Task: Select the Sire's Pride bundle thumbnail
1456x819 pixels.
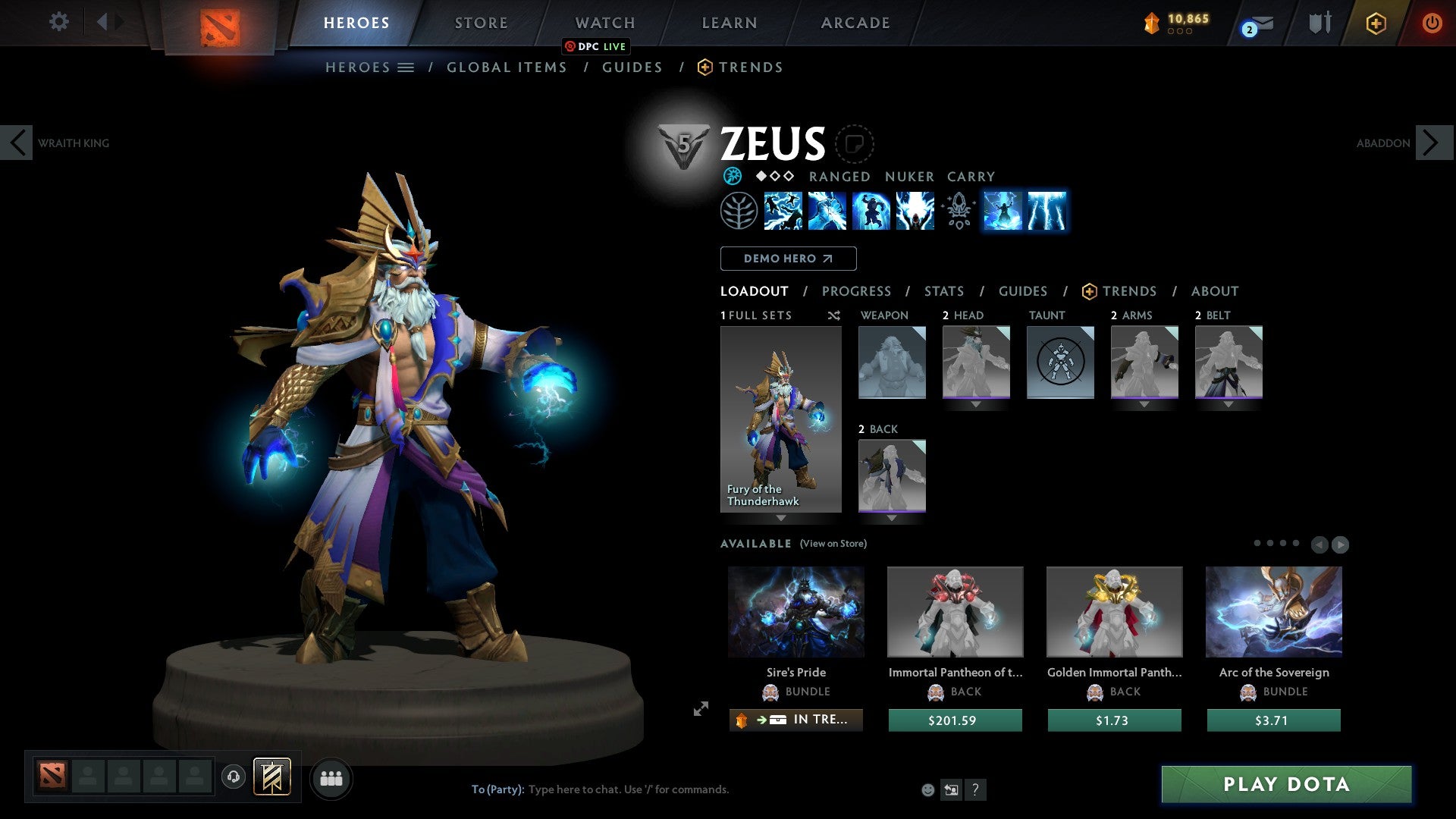Action: click(x=795, y=611)
